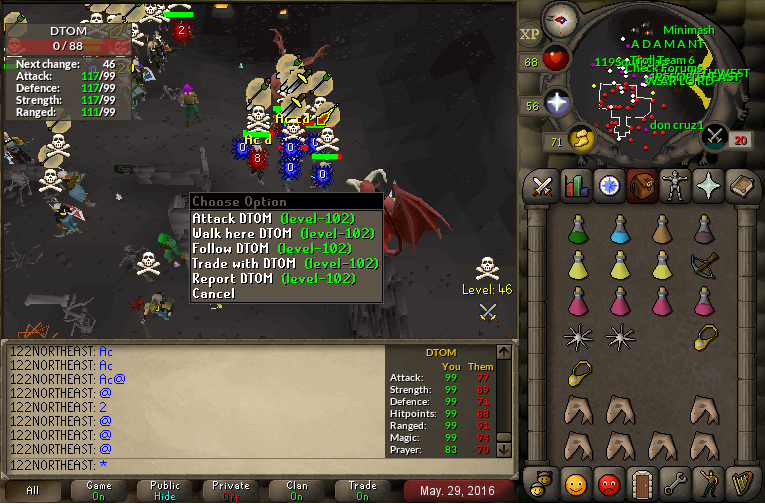Toggle the XP drops button
This screenshot has height=504, width=765.
coord(529,34)
